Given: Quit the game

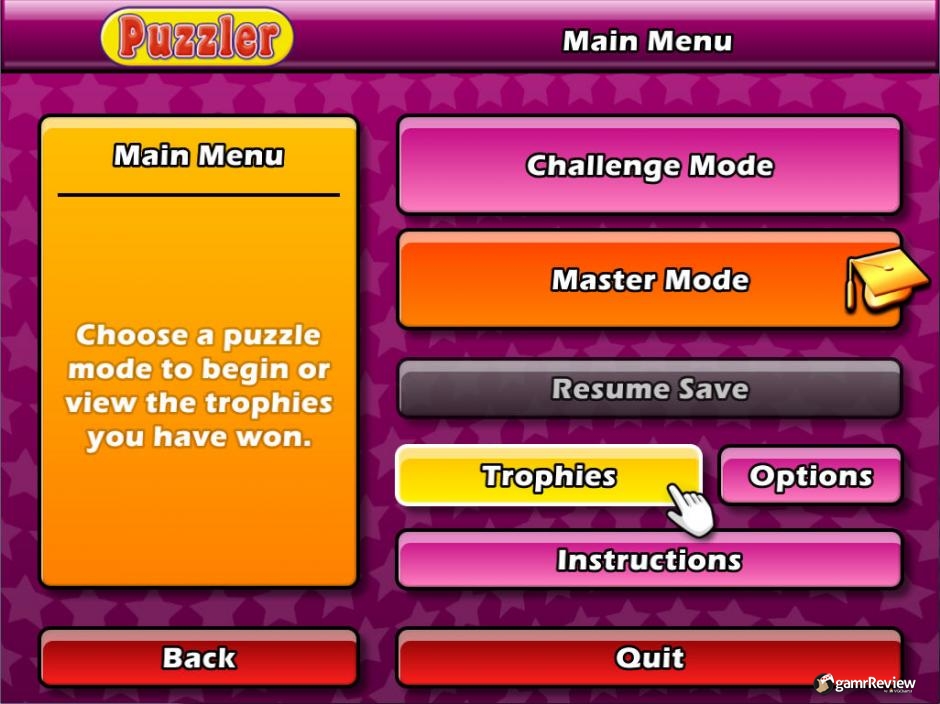Looking at the screenshot, I should (649, 658).
